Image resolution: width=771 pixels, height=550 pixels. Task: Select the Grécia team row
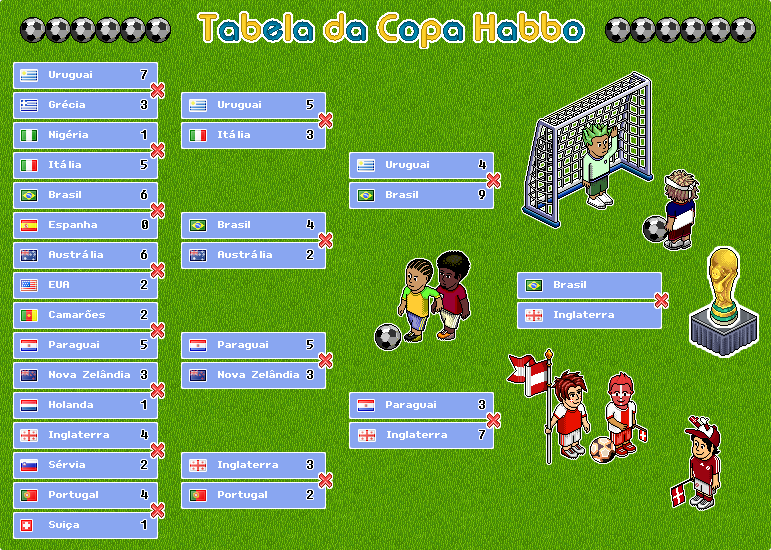(x=85, y=105)
